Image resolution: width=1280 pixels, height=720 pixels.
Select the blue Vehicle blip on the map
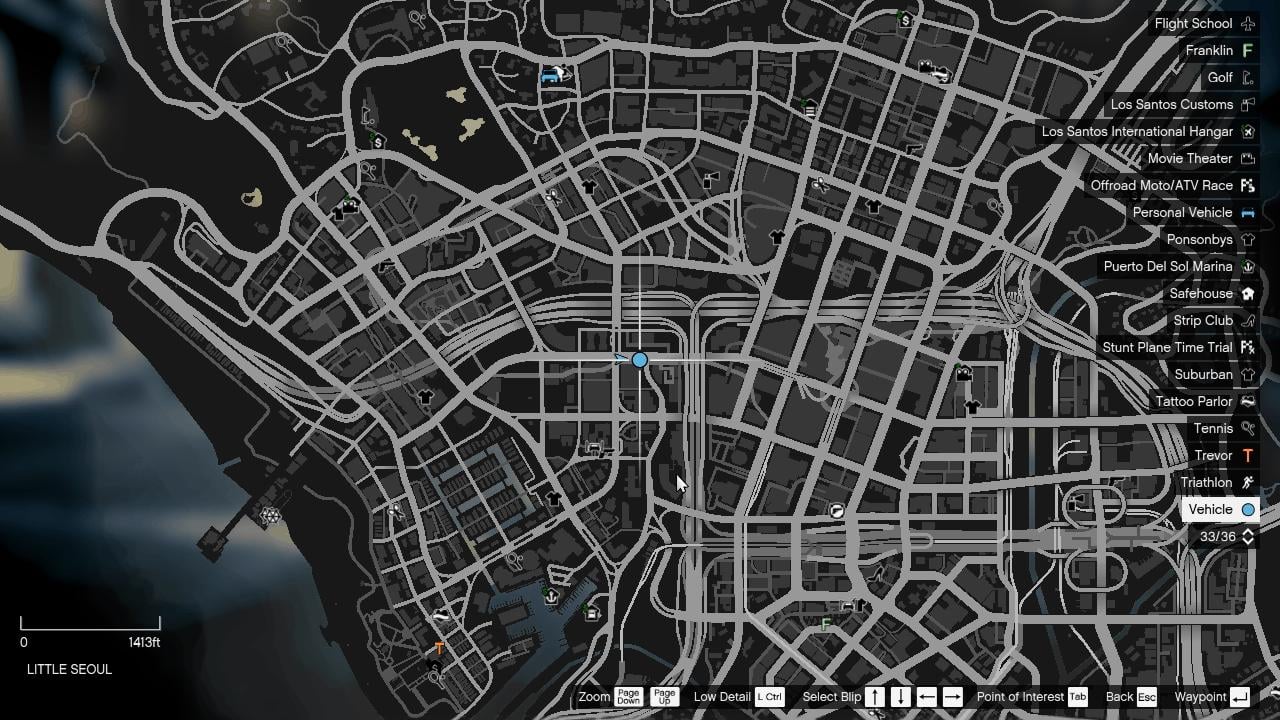[x=639, y=359]
